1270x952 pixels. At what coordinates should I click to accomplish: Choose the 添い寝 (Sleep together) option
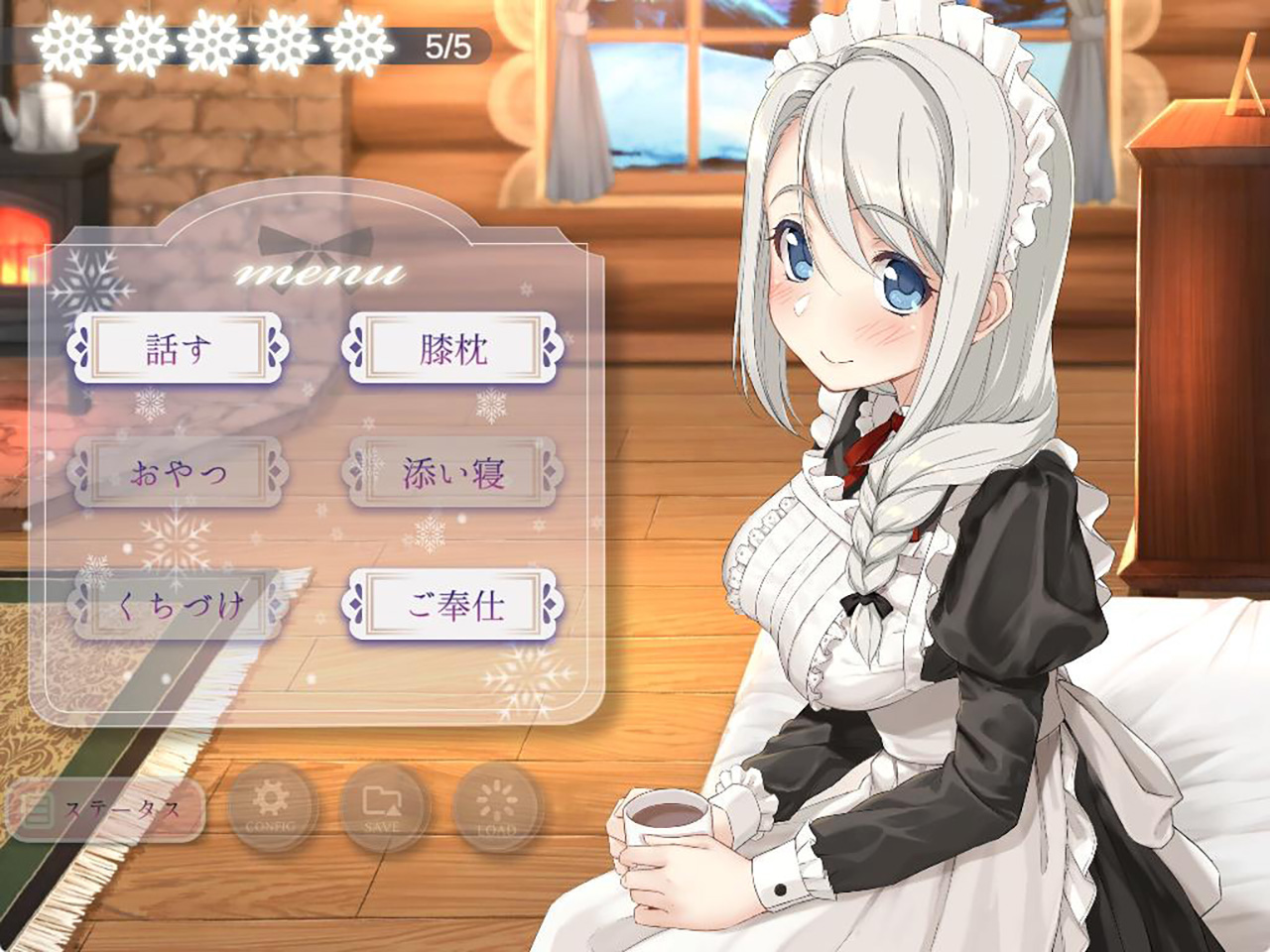453,473
